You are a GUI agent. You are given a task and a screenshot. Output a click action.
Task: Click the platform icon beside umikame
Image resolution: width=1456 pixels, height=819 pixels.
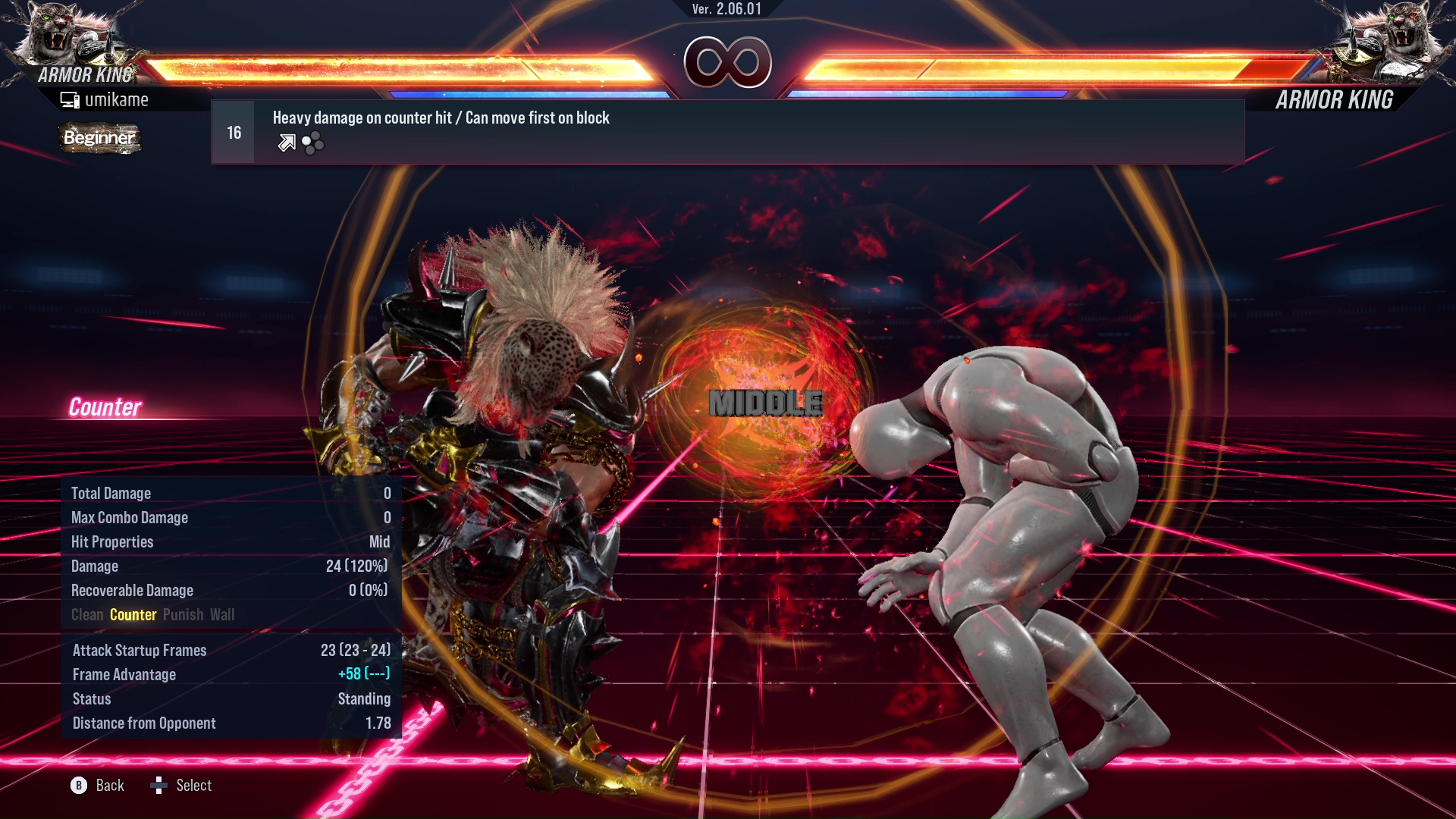click(x=69, y=99)
